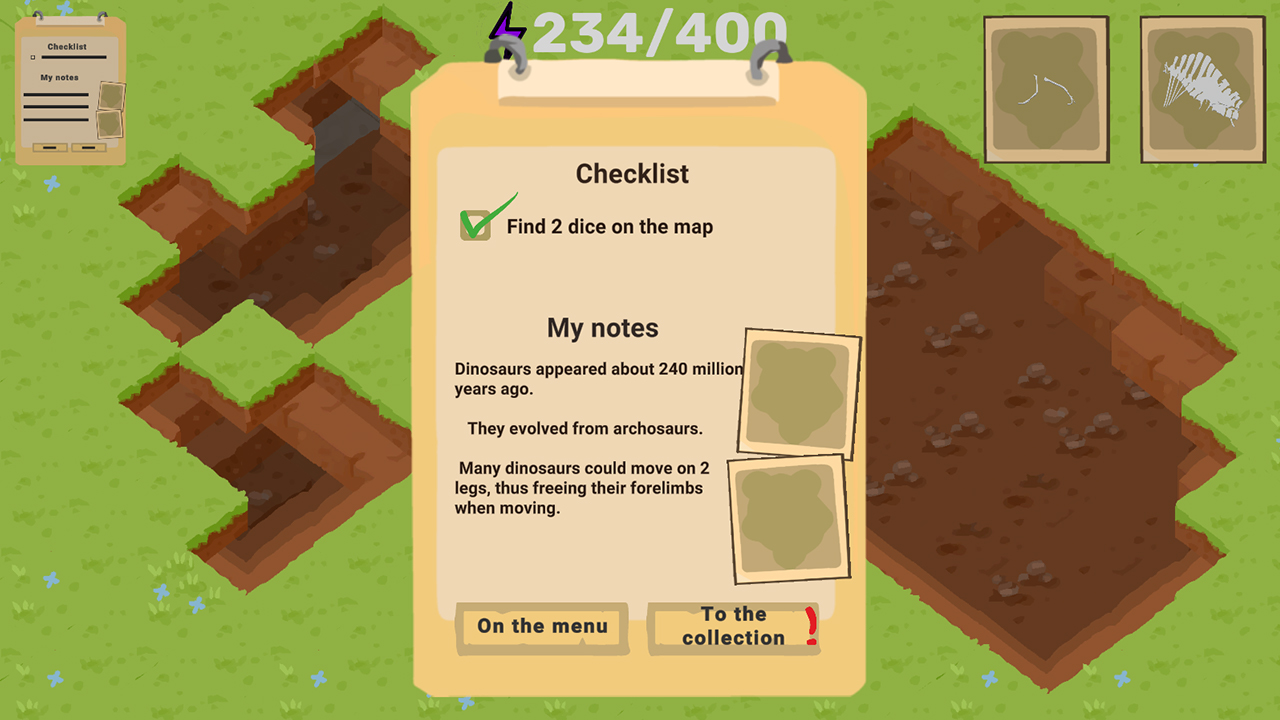1280x720 pixels.
Task: Open the lower polaroid photo in My notes
Action: point(789,518)
